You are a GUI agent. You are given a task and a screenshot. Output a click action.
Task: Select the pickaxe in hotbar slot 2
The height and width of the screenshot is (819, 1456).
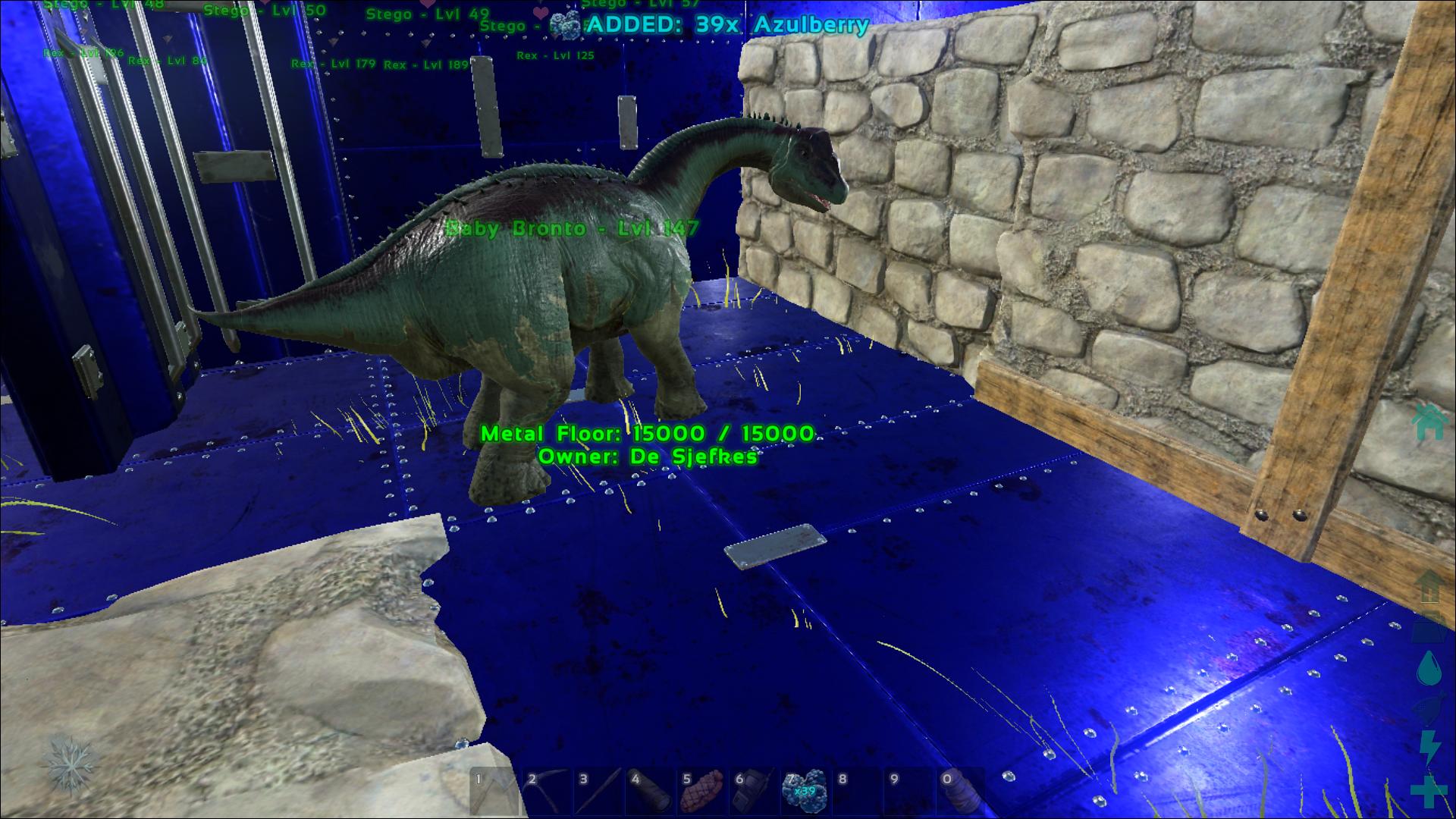pos(546,792)
